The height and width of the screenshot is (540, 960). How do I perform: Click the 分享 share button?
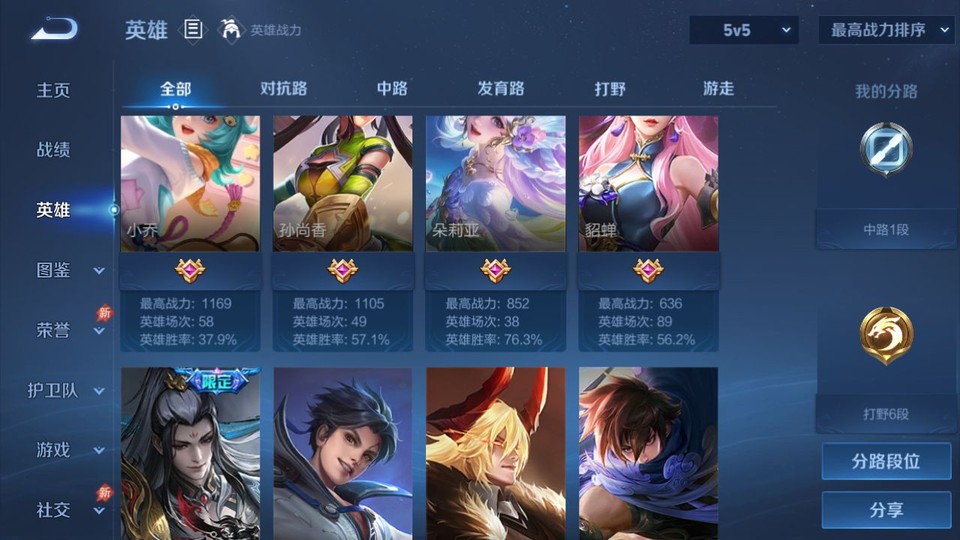click(x=886, y=510)
